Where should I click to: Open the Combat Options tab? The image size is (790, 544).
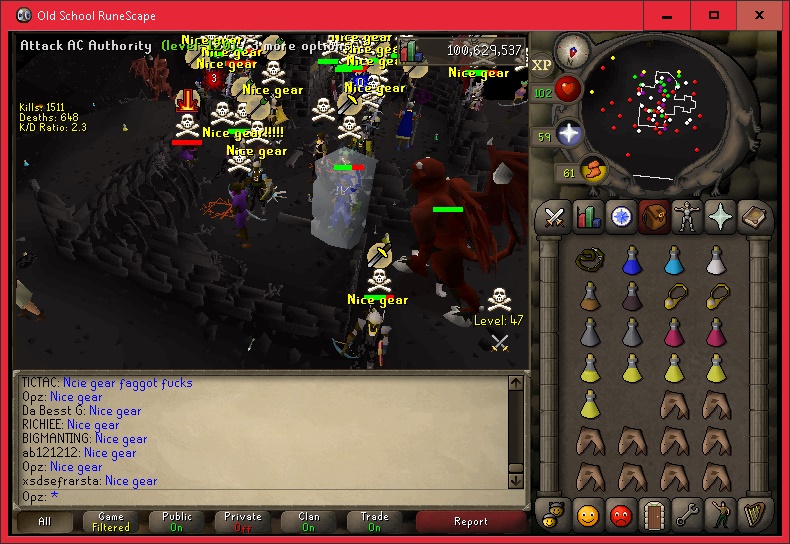tap(553, 215)
